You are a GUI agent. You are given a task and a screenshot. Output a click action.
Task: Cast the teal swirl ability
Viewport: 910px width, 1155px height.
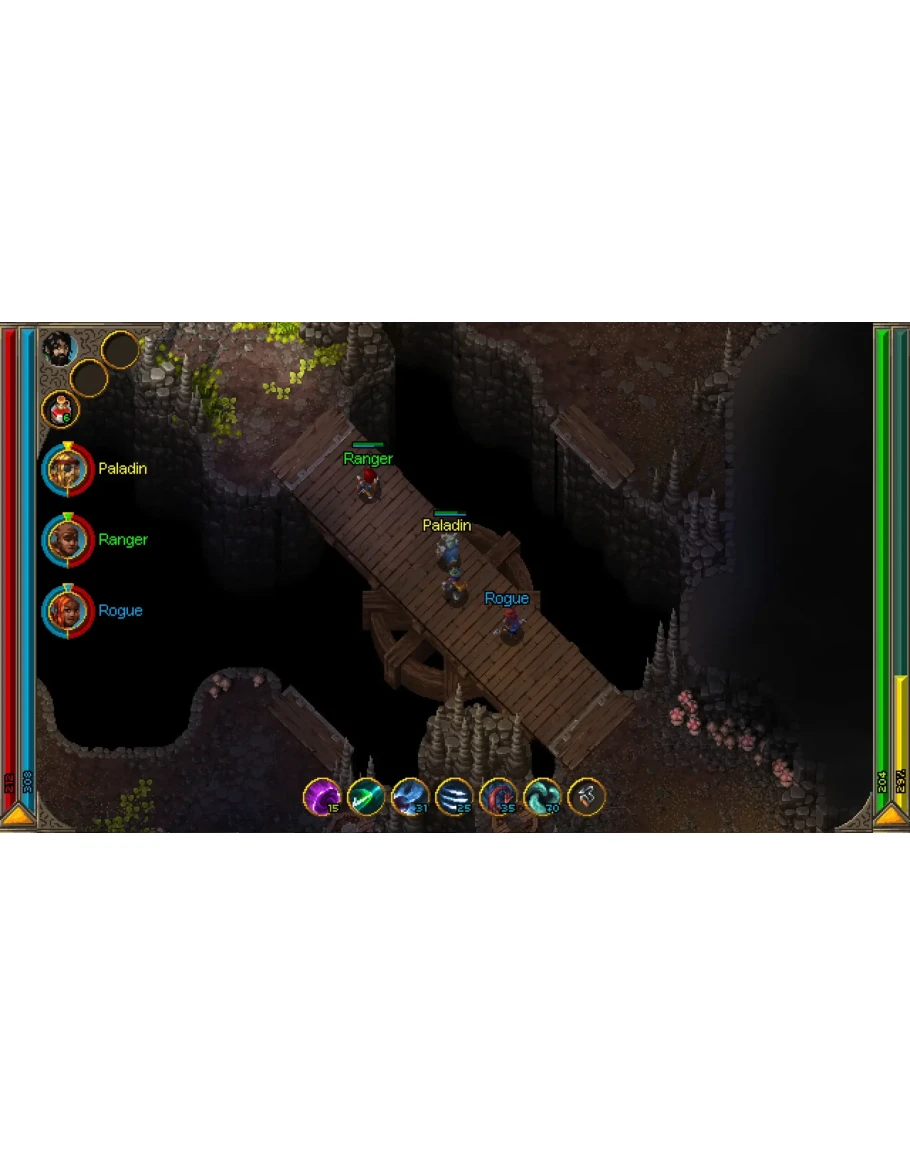tap(542, 796)
